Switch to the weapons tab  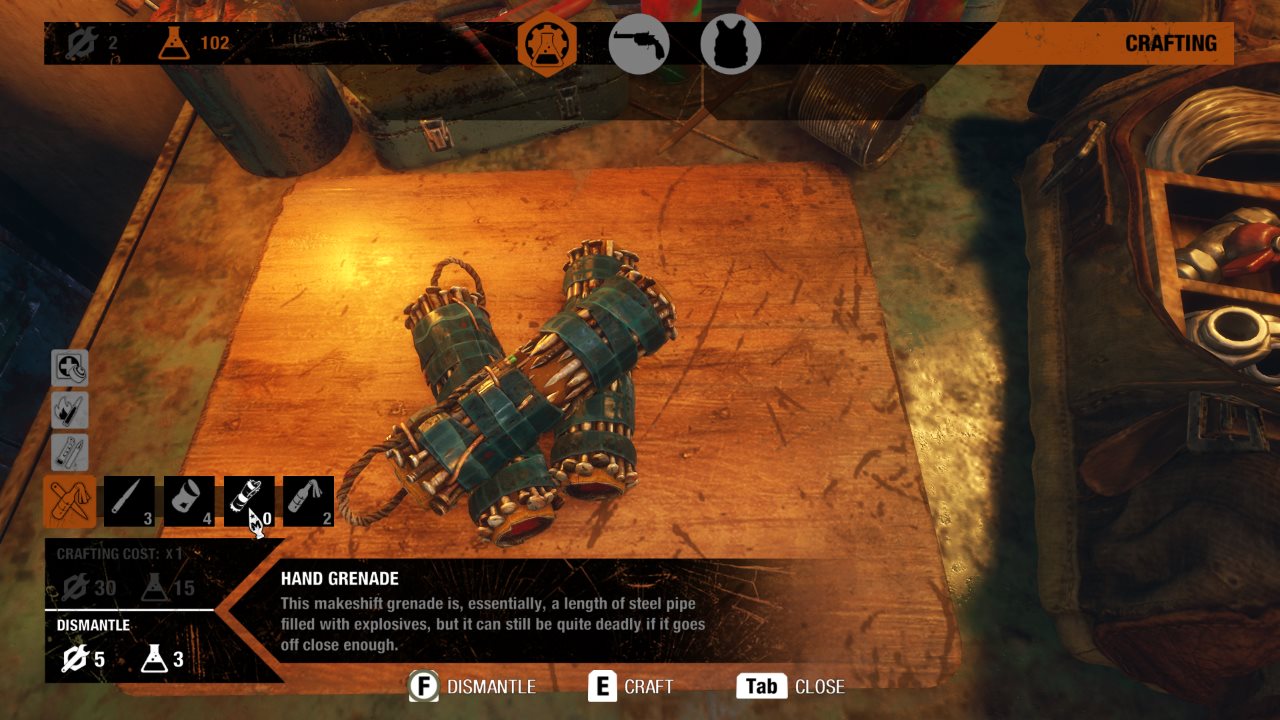640,43
